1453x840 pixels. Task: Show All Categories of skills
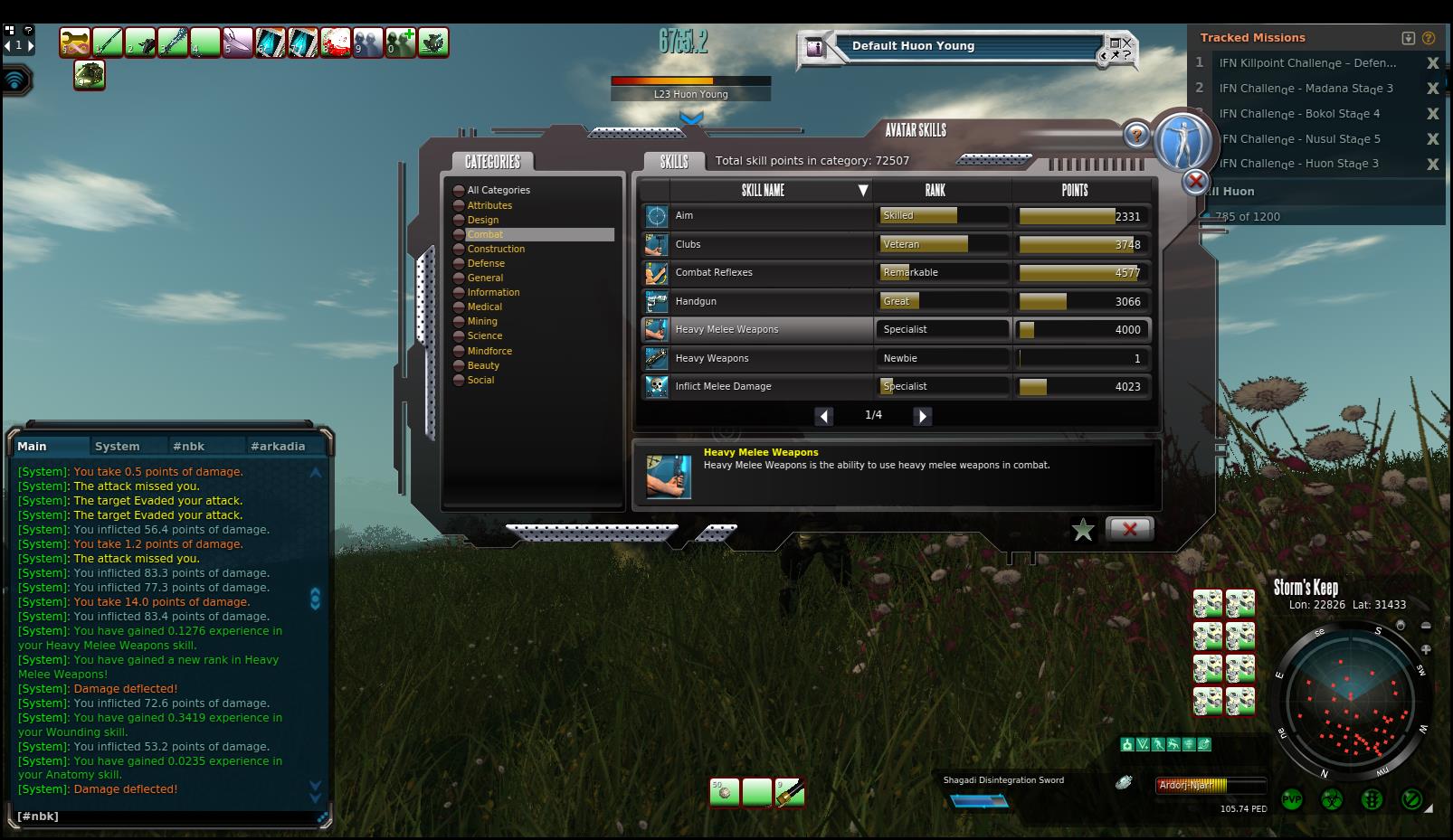tap(499, 190)
